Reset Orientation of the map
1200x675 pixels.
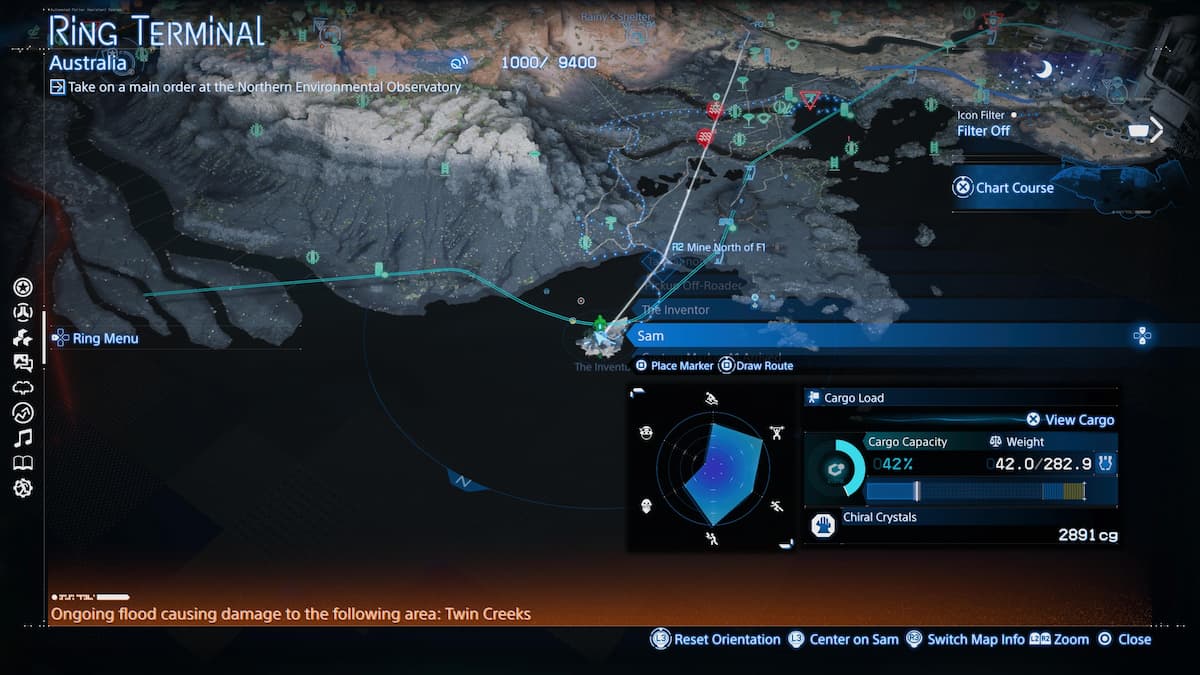716,640
